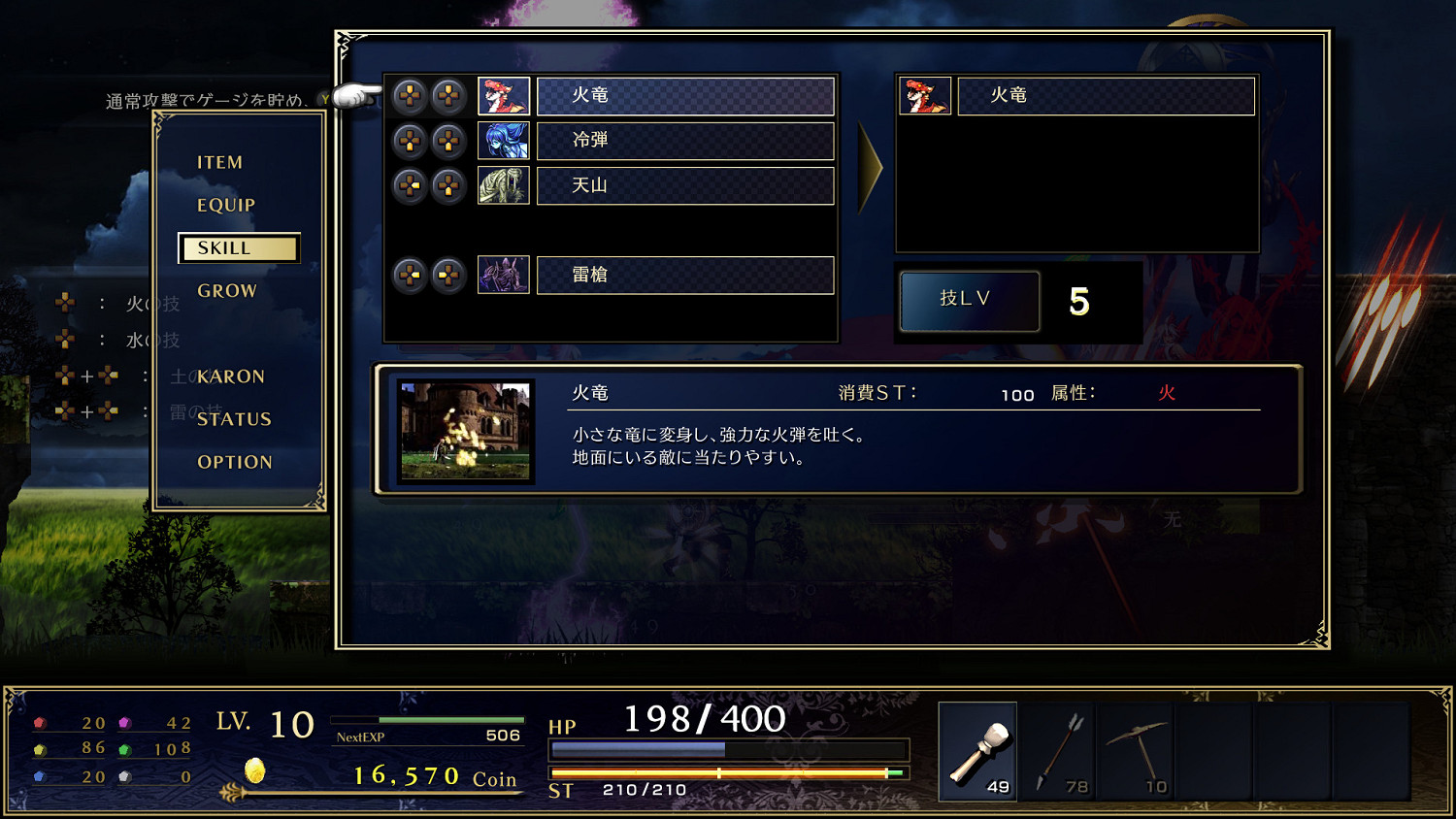This screenshot has width=1456, height=819.
Task: Select the earth creature portrait for 天山
Action: (x=501, y=185)
